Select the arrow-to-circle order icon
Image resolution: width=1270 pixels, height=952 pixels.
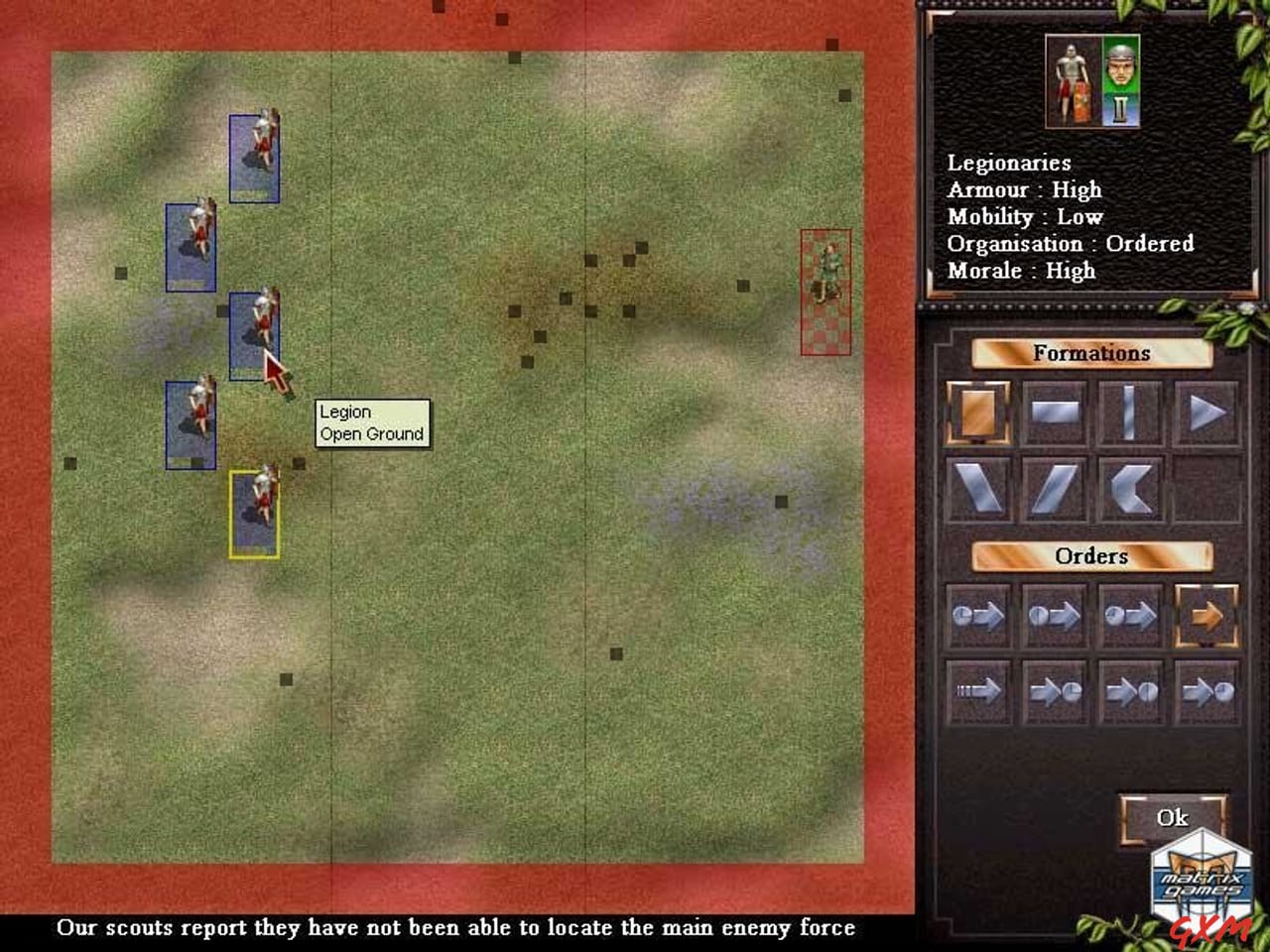tap(1055, 691)
